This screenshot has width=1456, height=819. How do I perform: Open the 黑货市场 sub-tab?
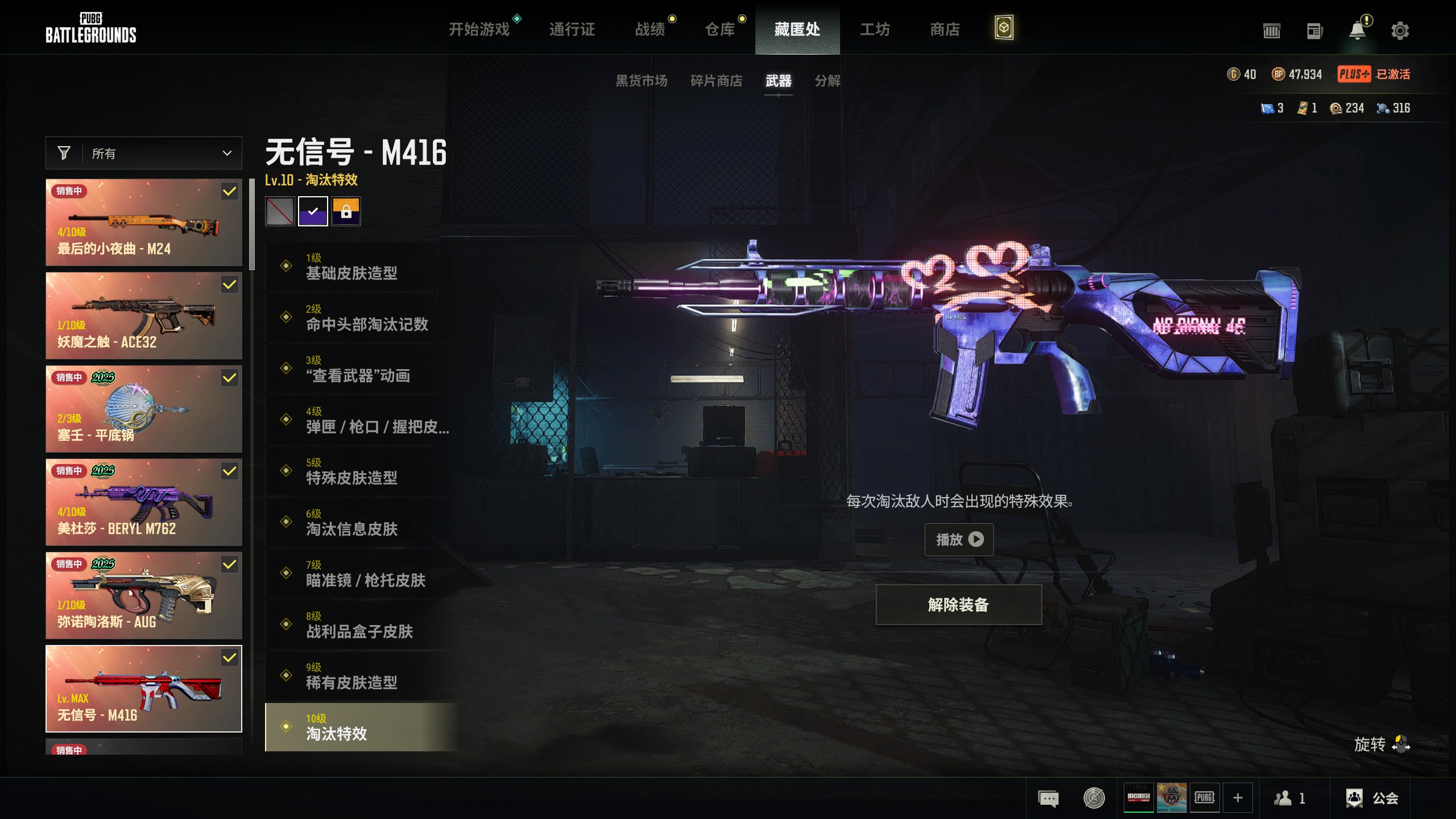(x=641, y=81)
